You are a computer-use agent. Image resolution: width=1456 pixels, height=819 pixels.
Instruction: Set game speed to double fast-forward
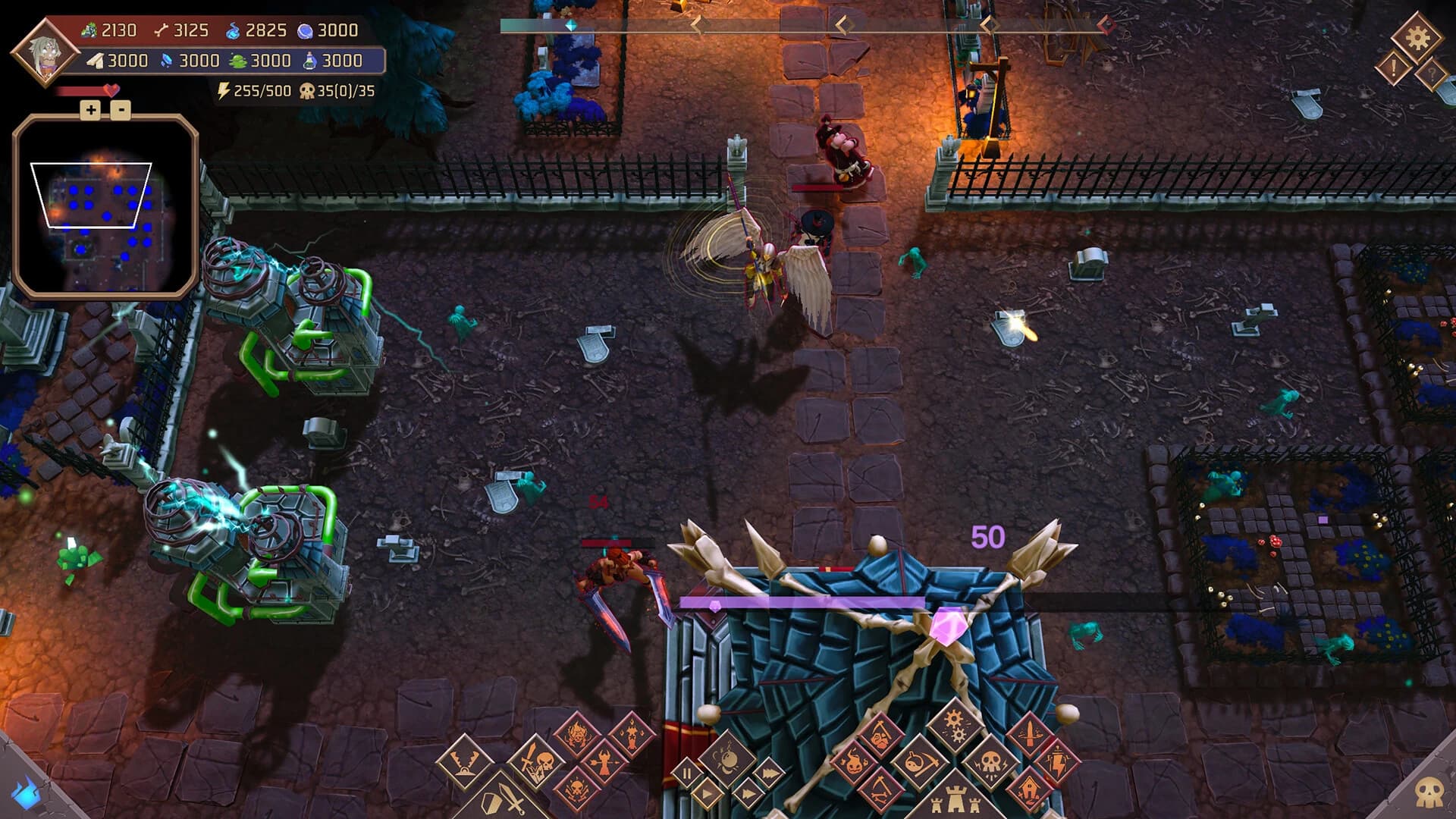click(x=747, y=794)
